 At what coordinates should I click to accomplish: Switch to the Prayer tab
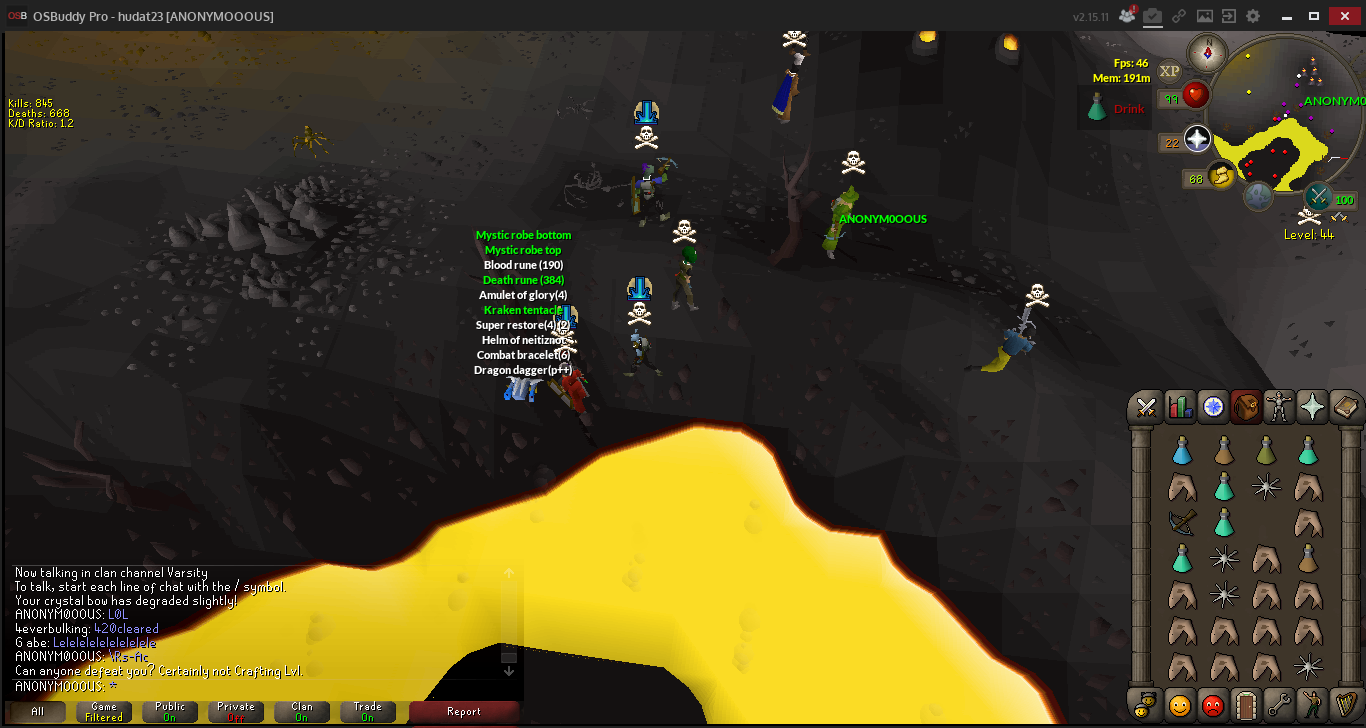pos(1312,407)
